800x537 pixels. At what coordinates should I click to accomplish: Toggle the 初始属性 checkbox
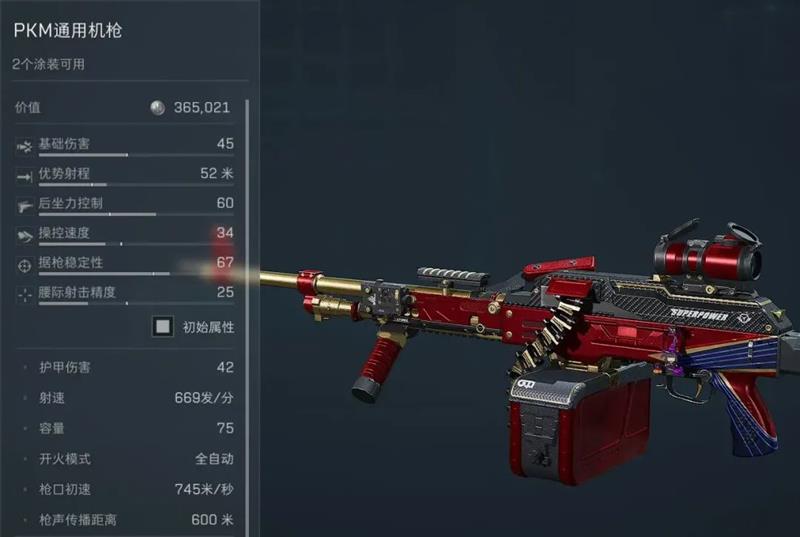point(163,327)
